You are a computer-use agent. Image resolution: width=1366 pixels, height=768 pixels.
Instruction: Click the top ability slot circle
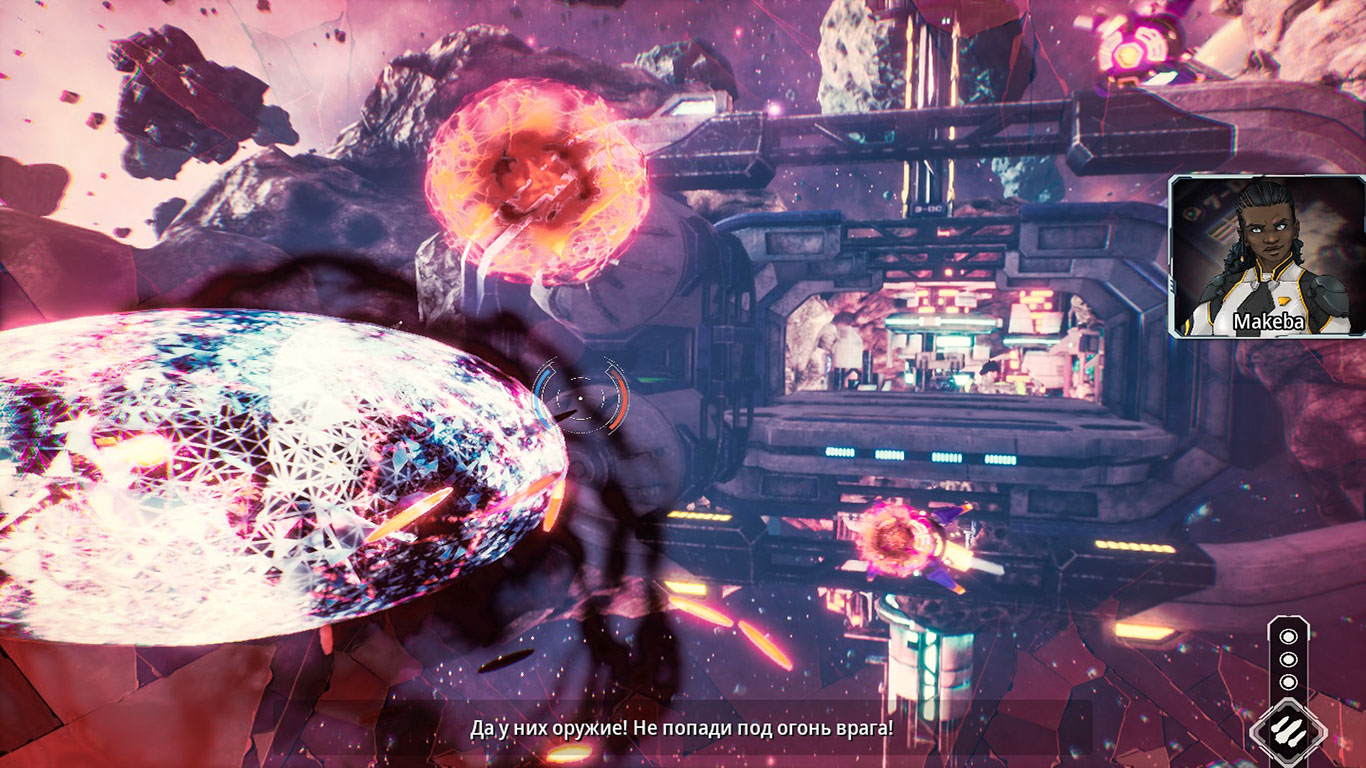click(x=1289, y=635)
